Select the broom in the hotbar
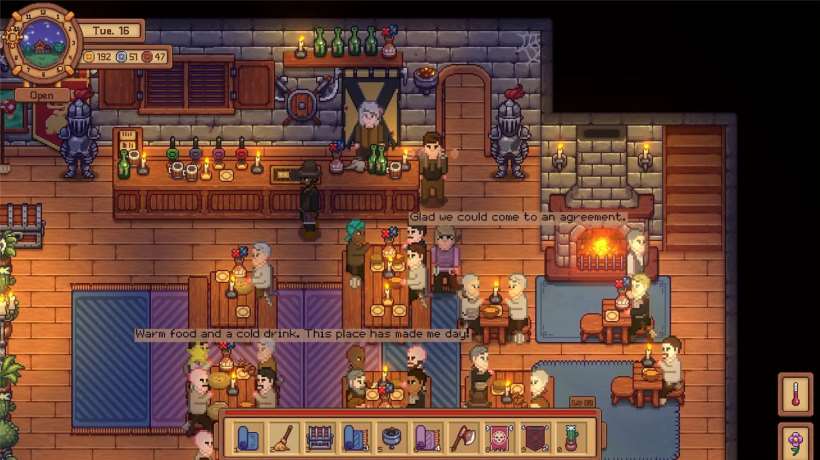Screen dimensions: 820x460 click(x=282, y=437)
